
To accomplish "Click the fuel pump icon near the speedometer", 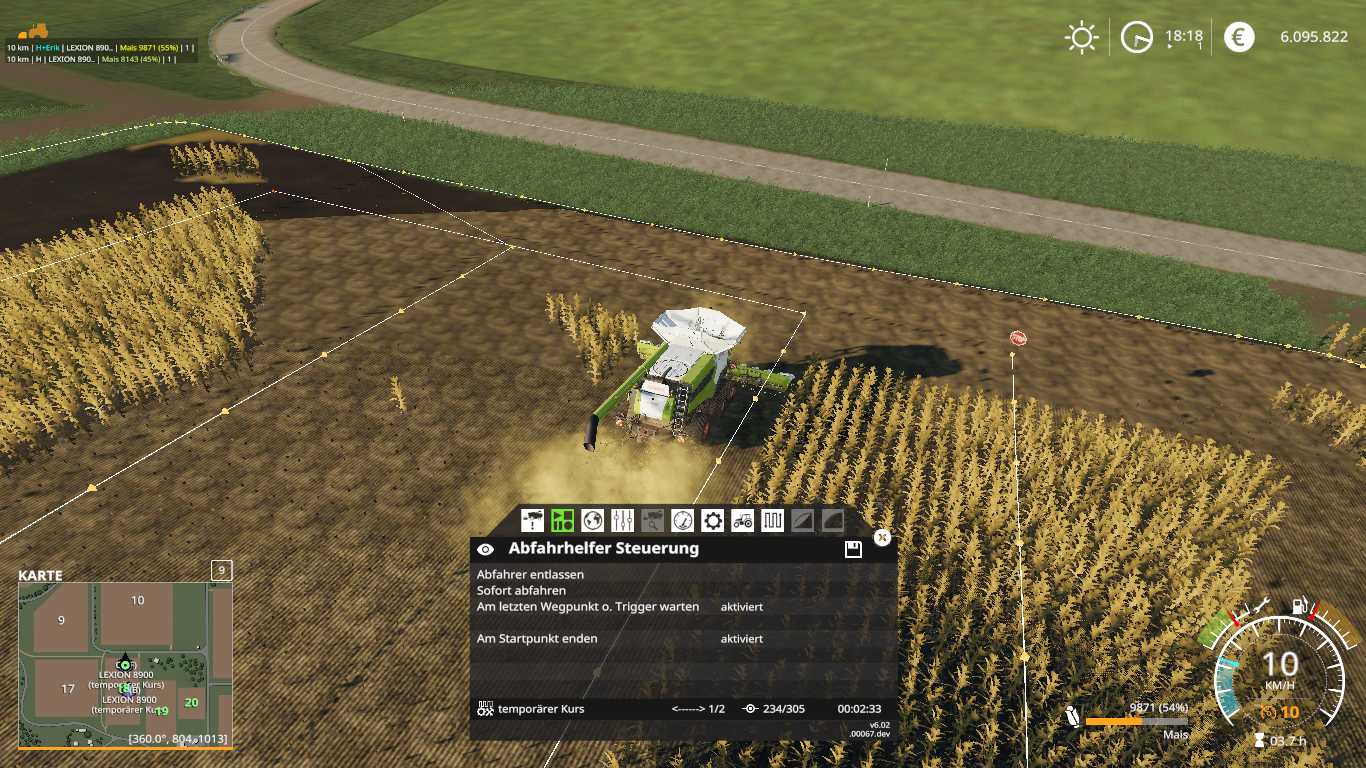I will tap(1301, 605).
